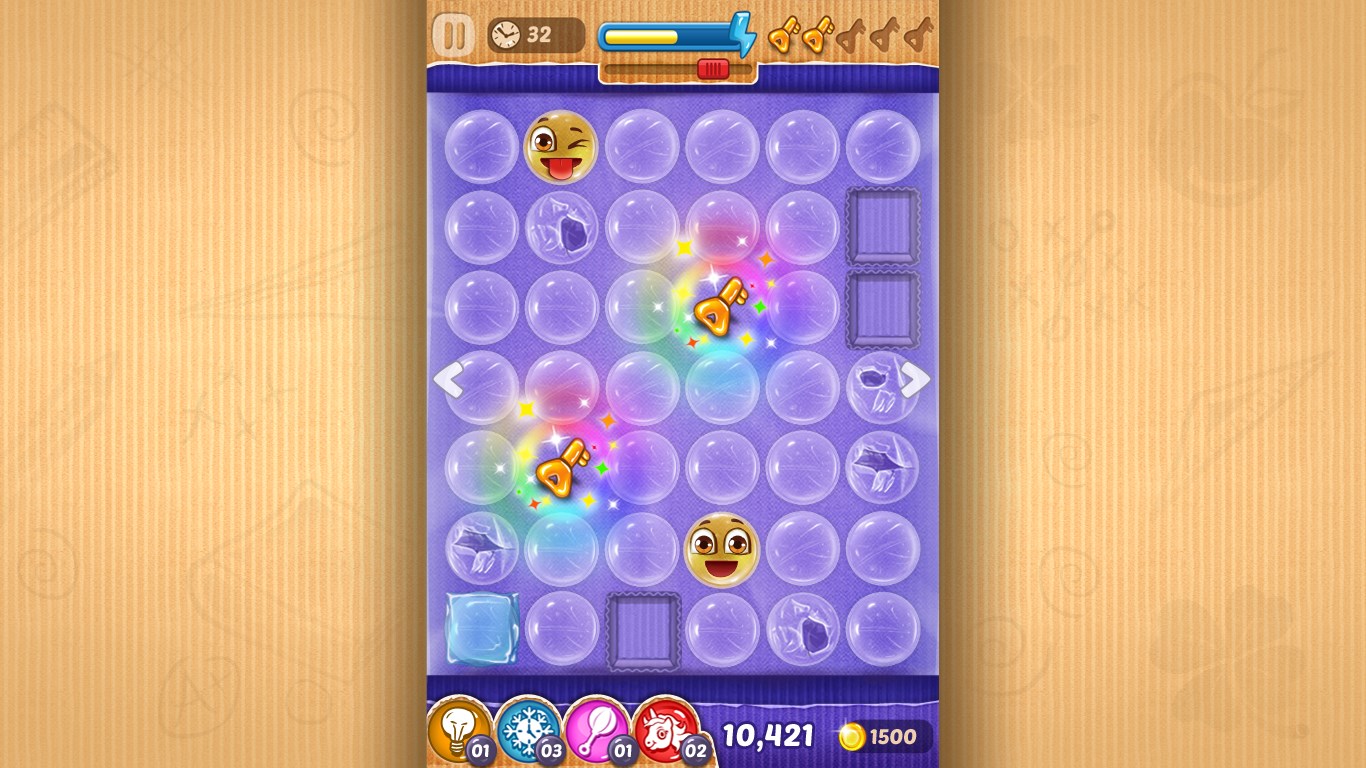Click the second collected golden horn above
The image size is (1366, 768).
coord(817,36)
